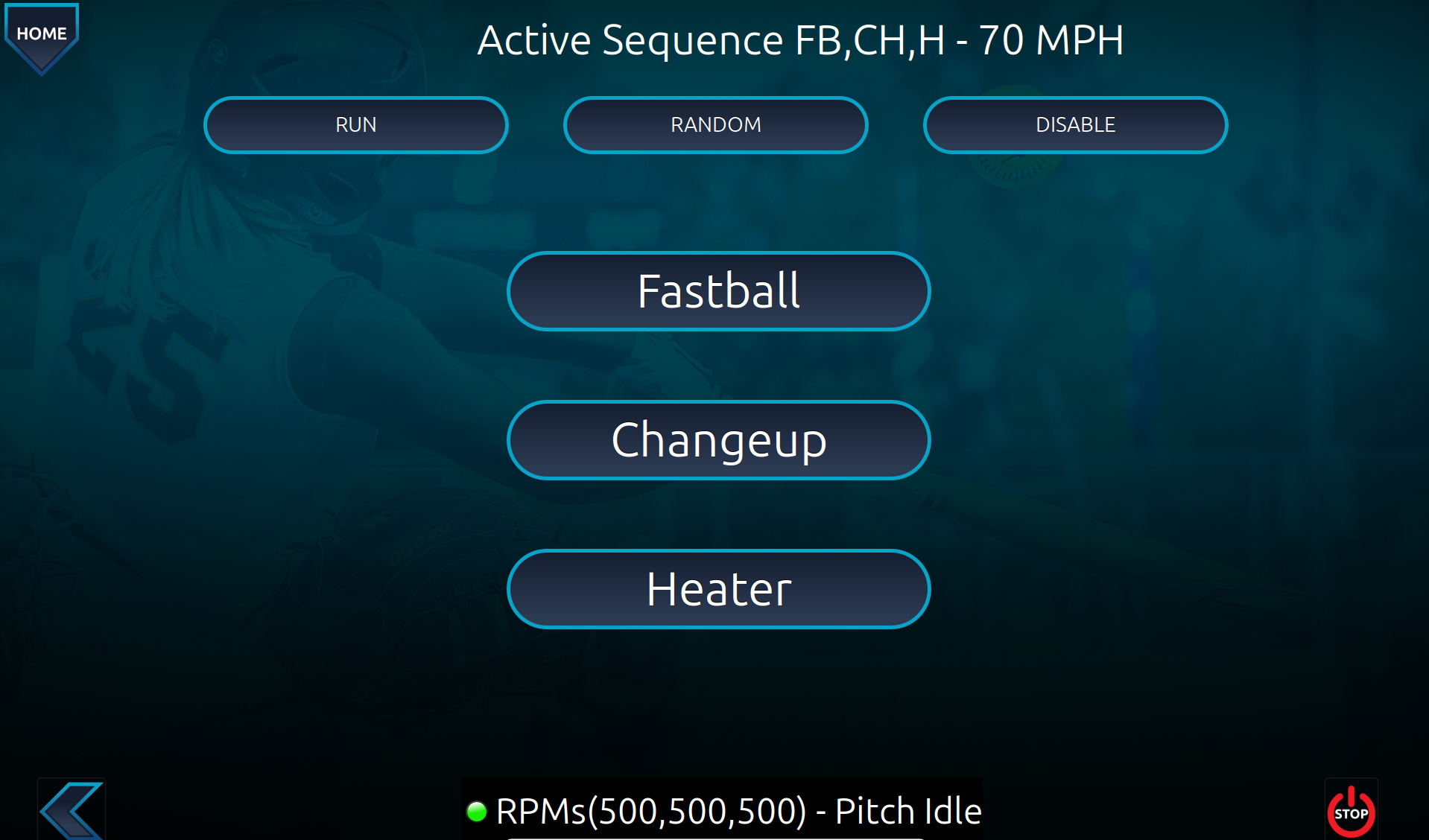1429x840 pixels.
Task: Select the Fastball pitch
Action: (718, 291)
